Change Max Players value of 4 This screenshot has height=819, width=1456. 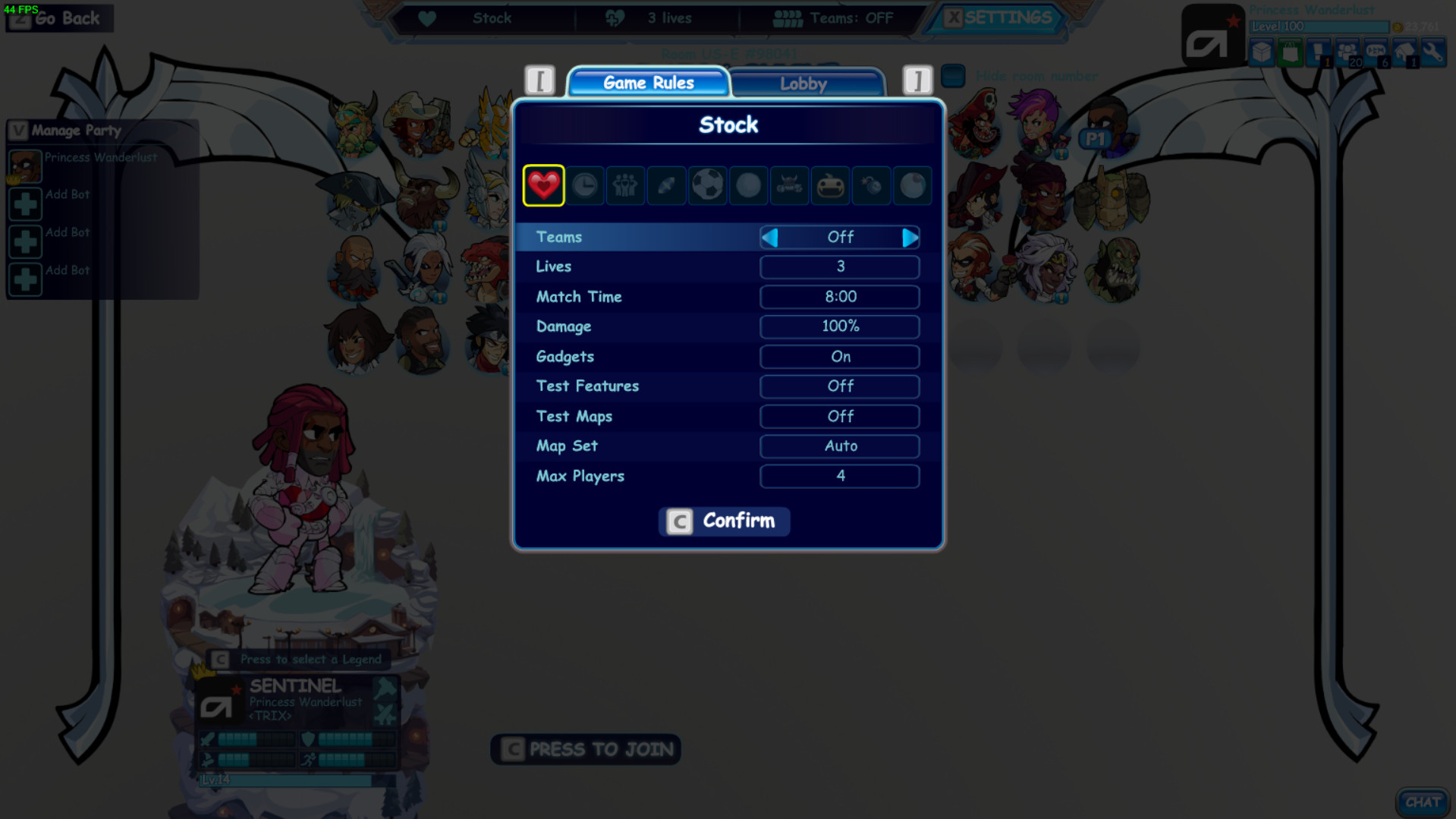pyautogui.click(x=840, y=476)
